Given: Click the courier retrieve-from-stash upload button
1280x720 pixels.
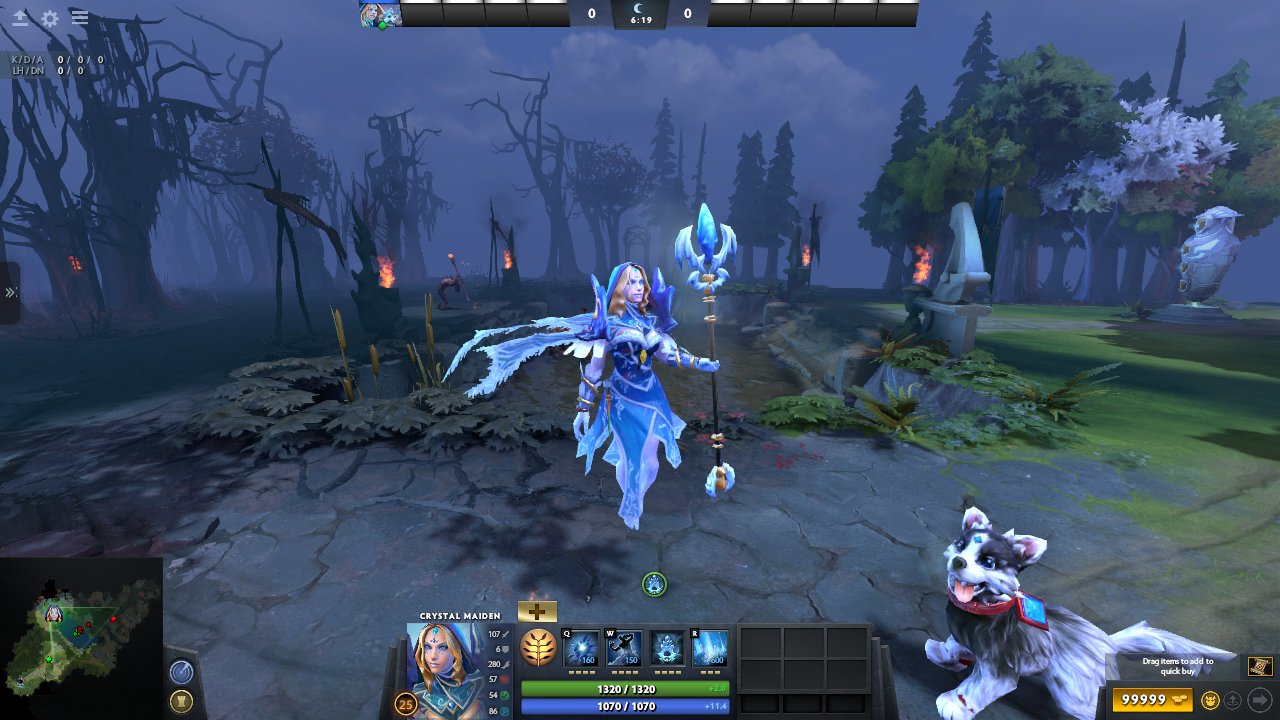Looking at the screenshot, I should pyautogui.click(x=1234, y=700).
